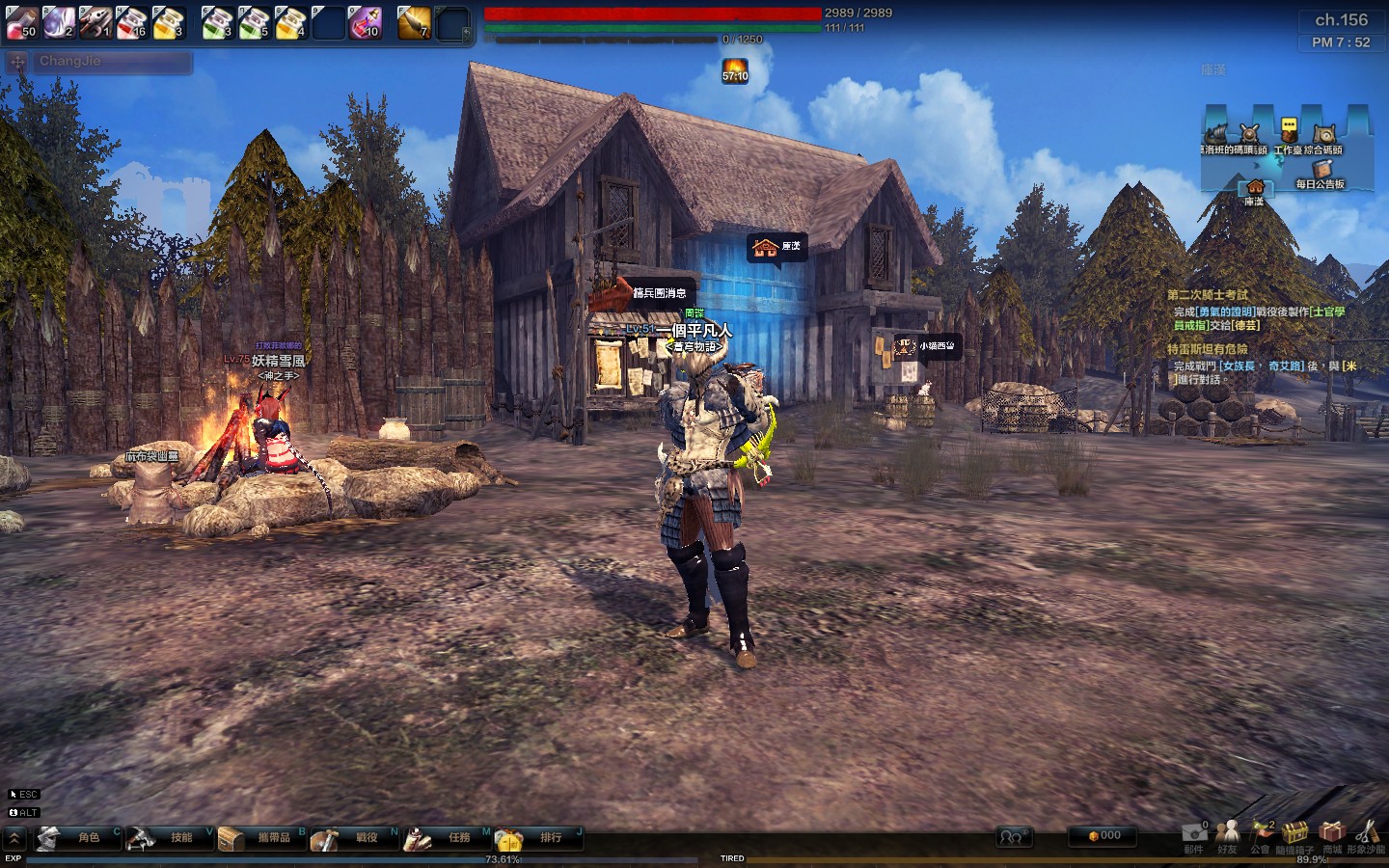
Task: Open the 郵件 mail icon
Action: [1194, 834]
